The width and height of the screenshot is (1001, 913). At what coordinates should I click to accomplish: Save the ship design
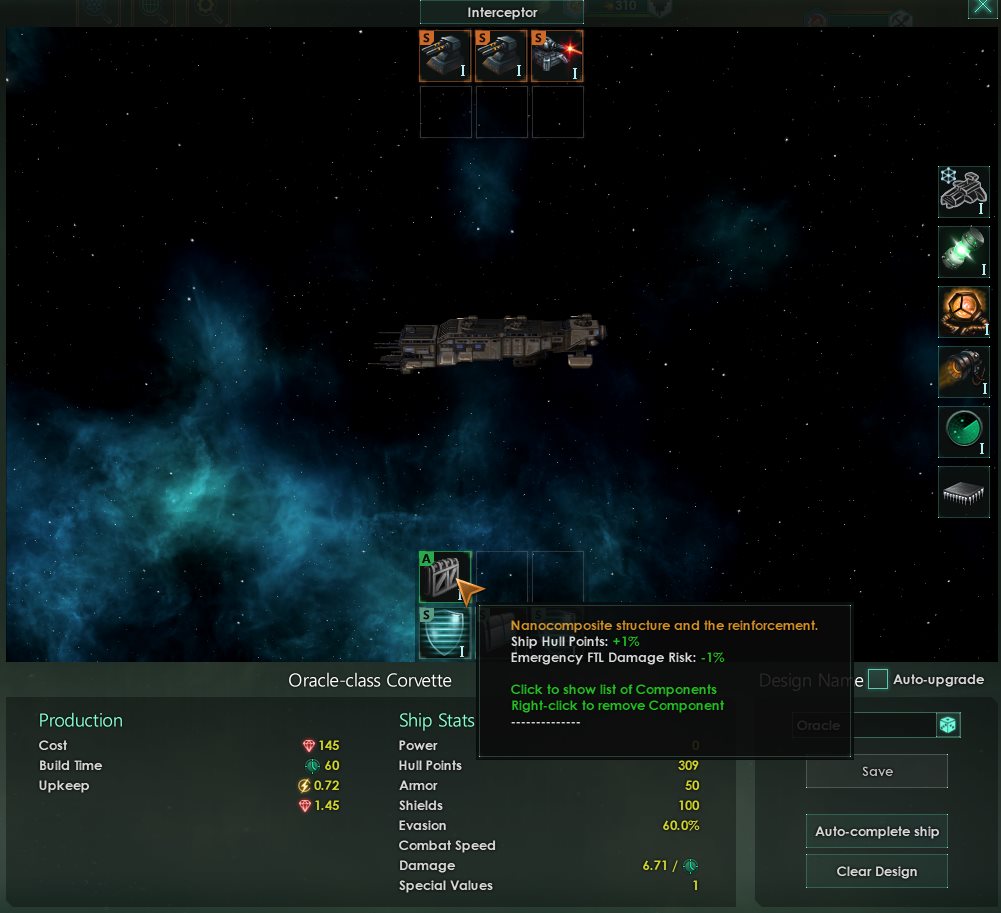(x=876, y=771)
